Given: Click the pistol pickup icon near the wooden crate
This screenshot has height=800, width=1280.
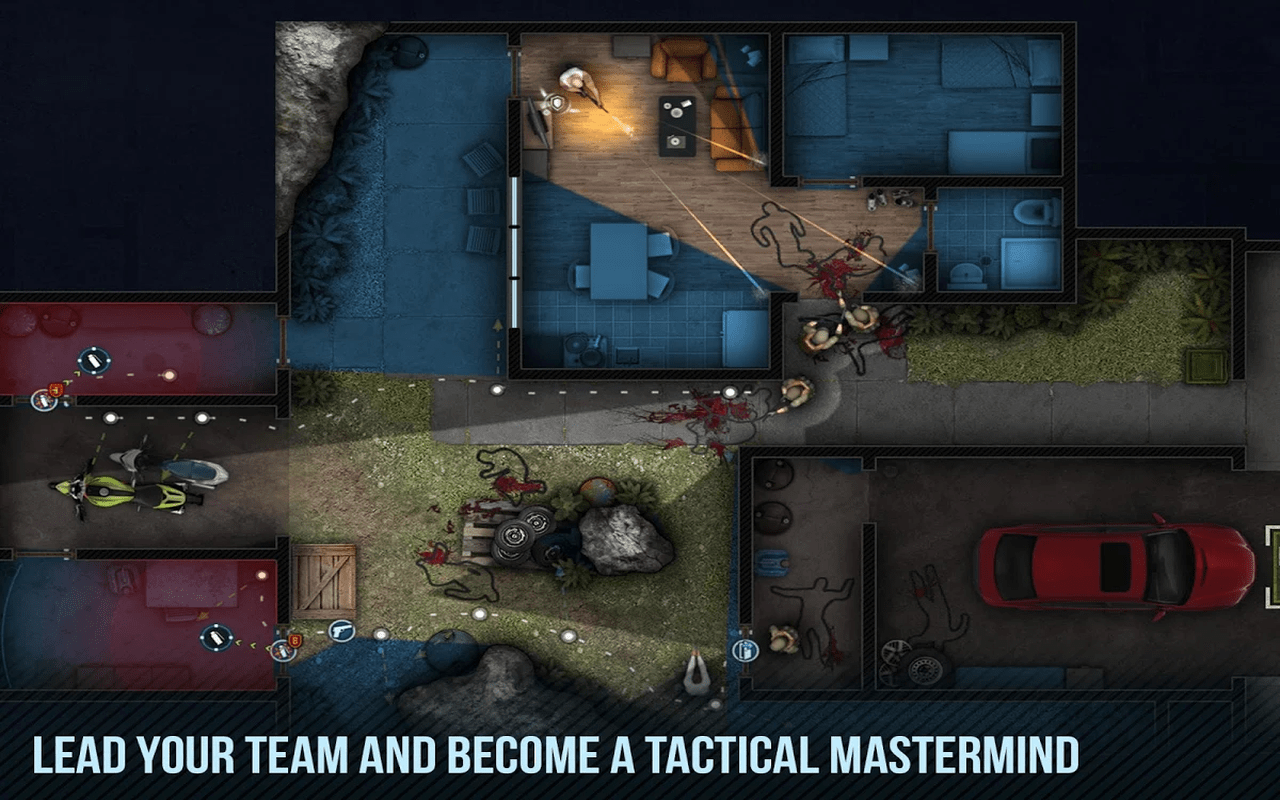Looking at the screenshot, I should click(341, 630).
